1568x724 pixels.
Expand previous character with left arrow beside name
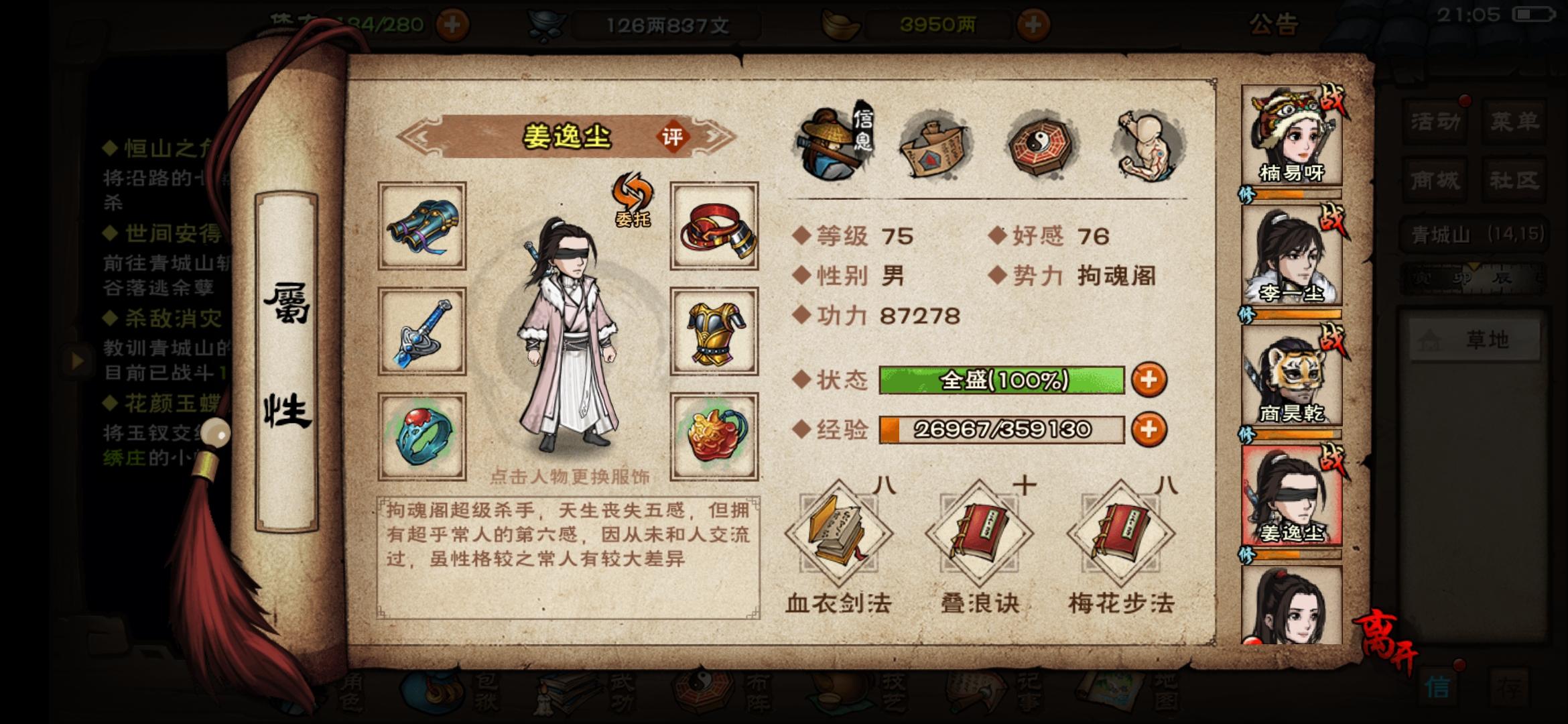(421, 136)
